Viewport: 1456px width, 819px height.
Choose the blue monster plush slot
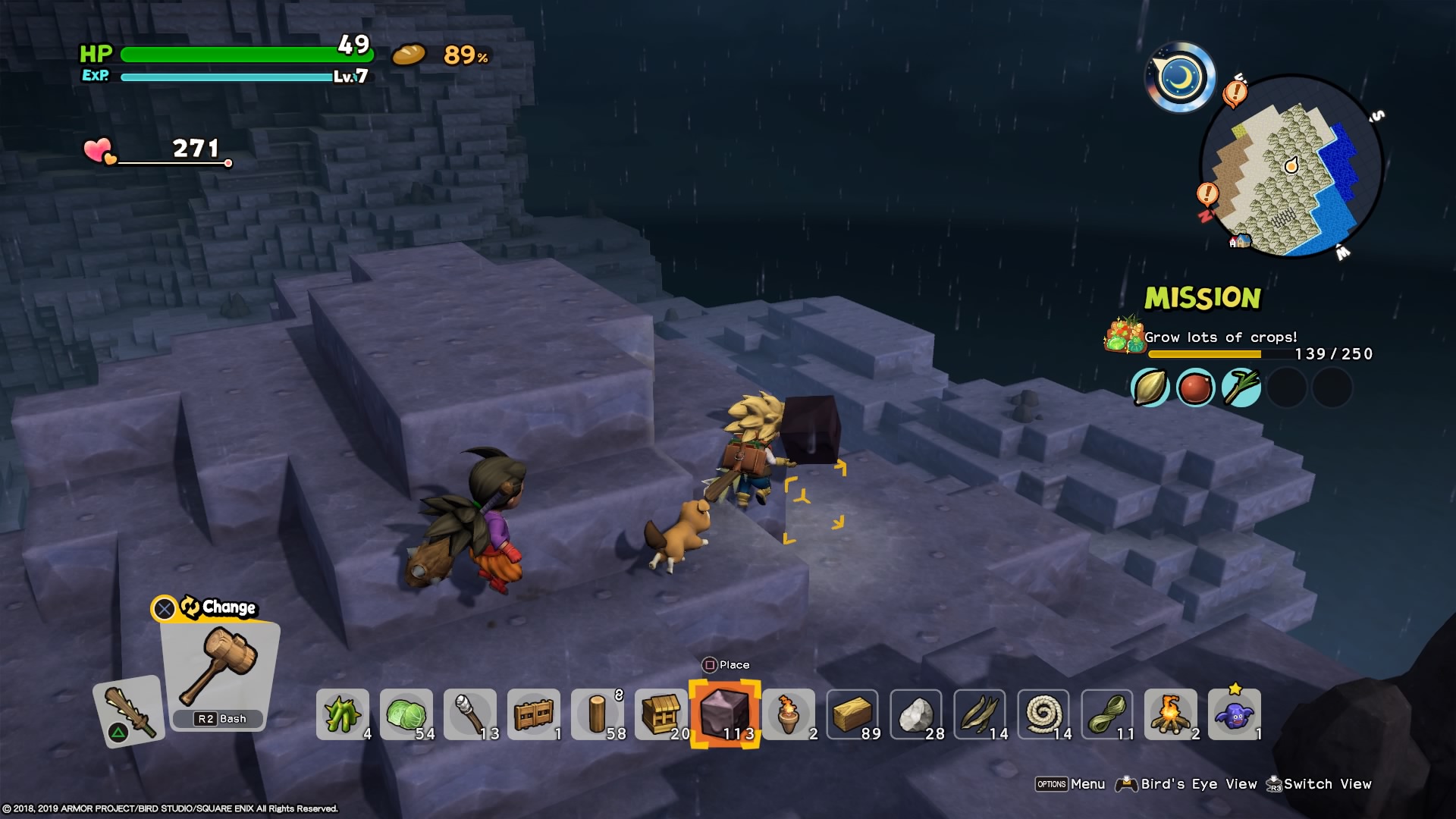[x=1234, y=714]
